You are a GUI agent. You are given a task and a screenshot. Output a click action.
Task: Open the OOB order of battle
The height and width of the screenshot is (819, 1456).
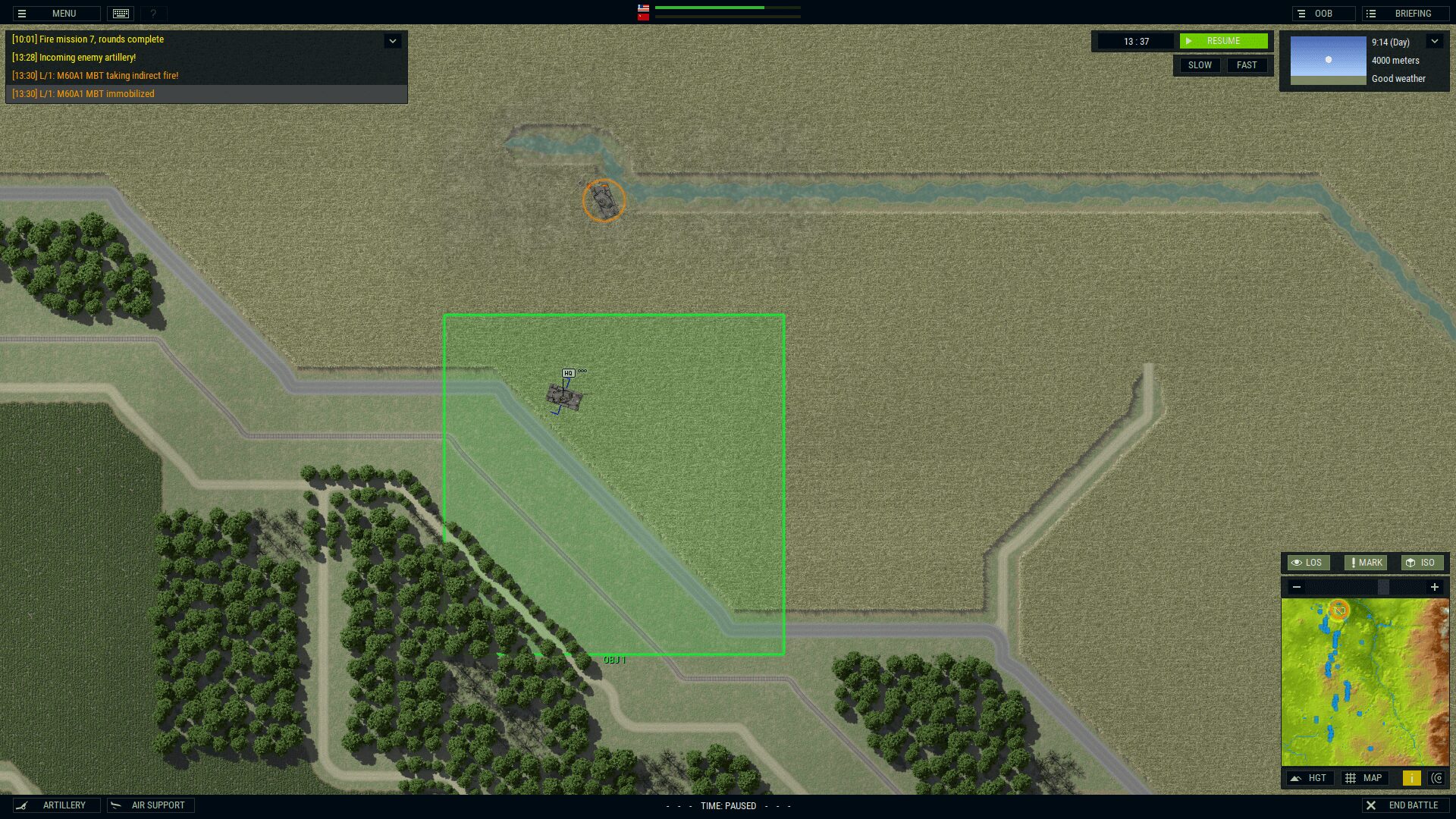pyautogui.click(x=1323, y=14)
